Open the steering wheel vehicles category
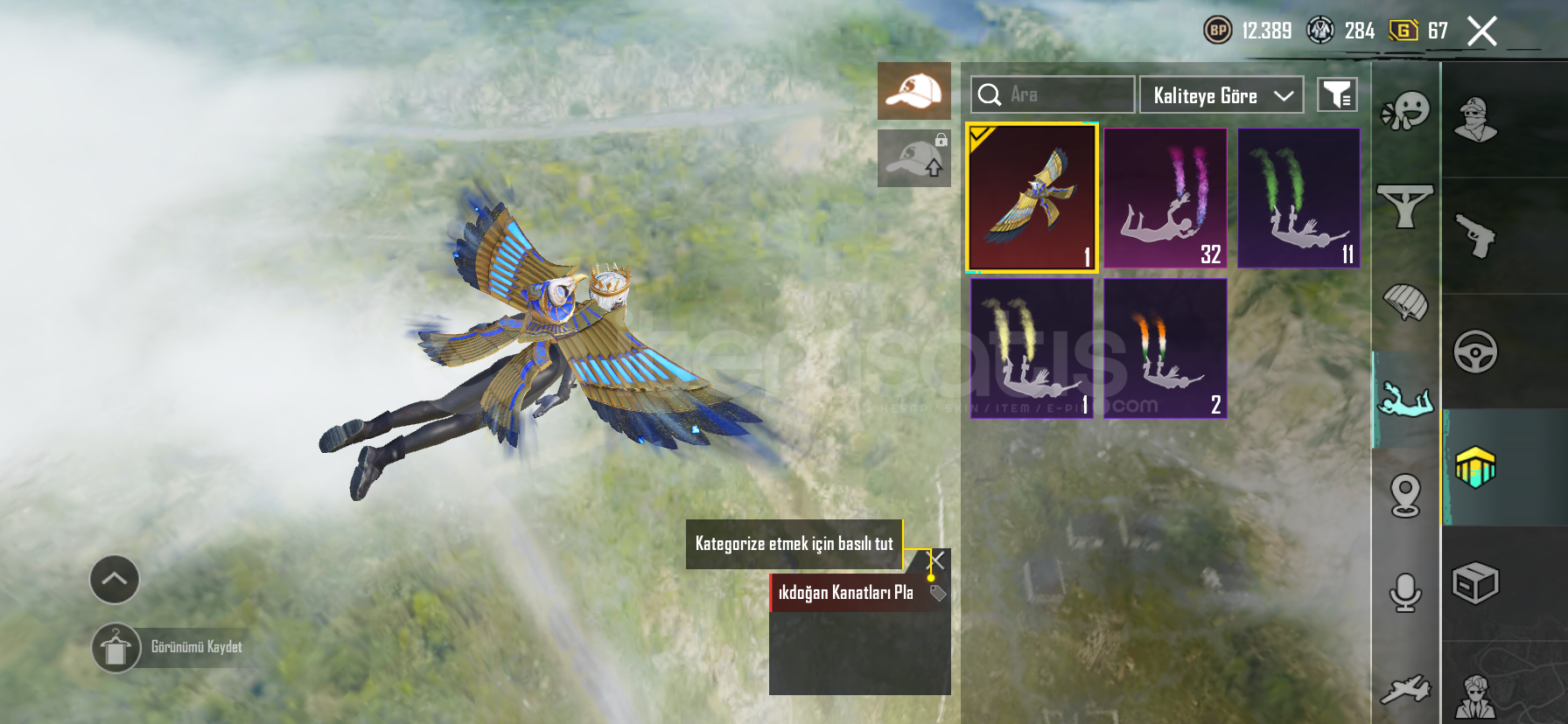Screen dimensions: 1568x724 click(x=1476, y=352)
